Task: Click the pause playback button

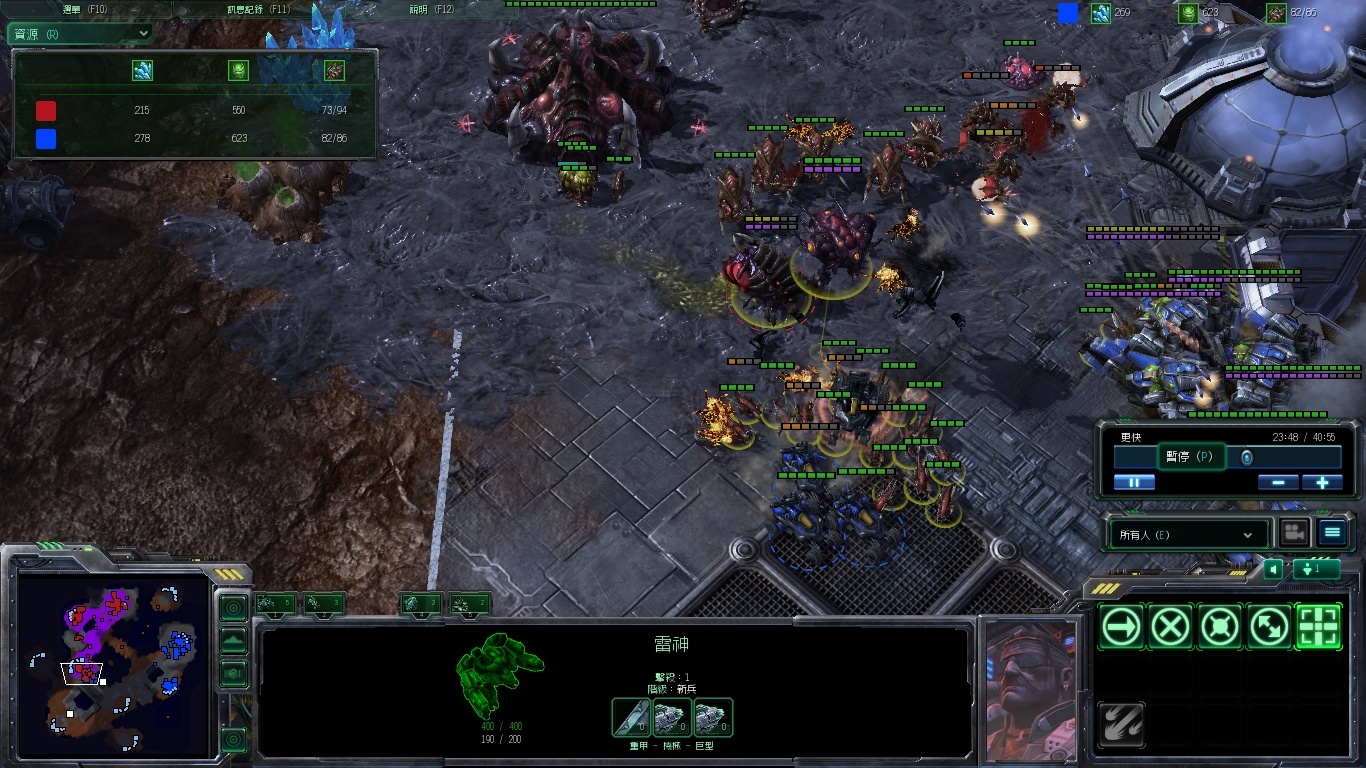Action: tap(1134, 482)
